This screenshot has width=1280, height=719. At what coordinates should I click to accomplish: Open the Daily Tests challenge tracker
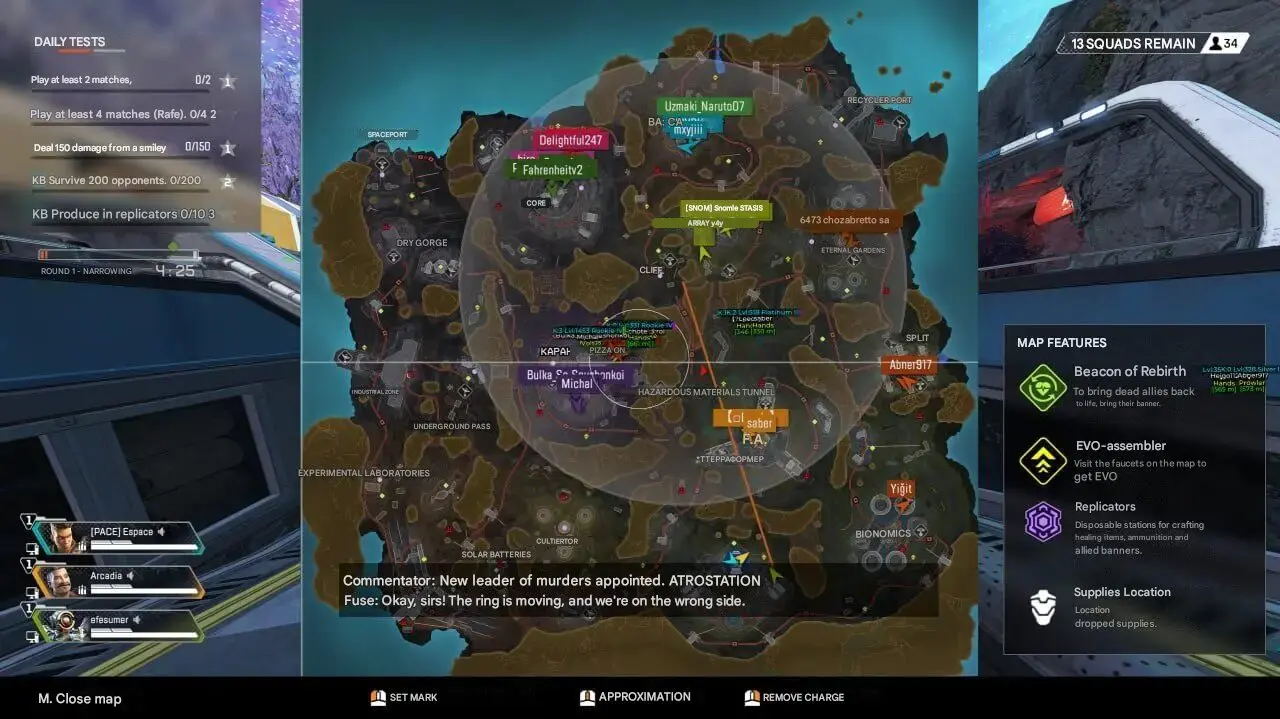(x=69, y=42)
